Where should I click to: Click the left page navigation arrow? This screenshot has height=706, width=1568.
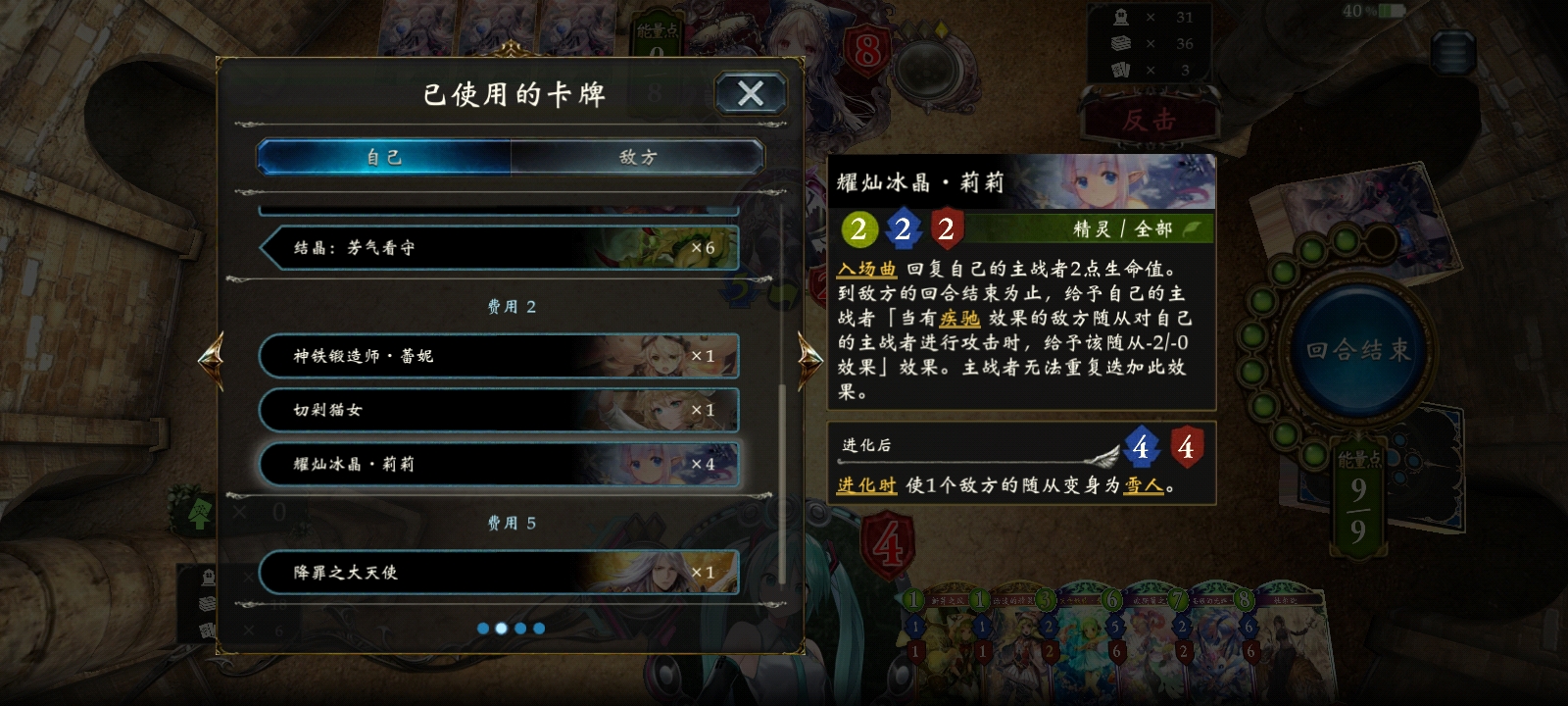pyautogui.click(x=213, y=361)
